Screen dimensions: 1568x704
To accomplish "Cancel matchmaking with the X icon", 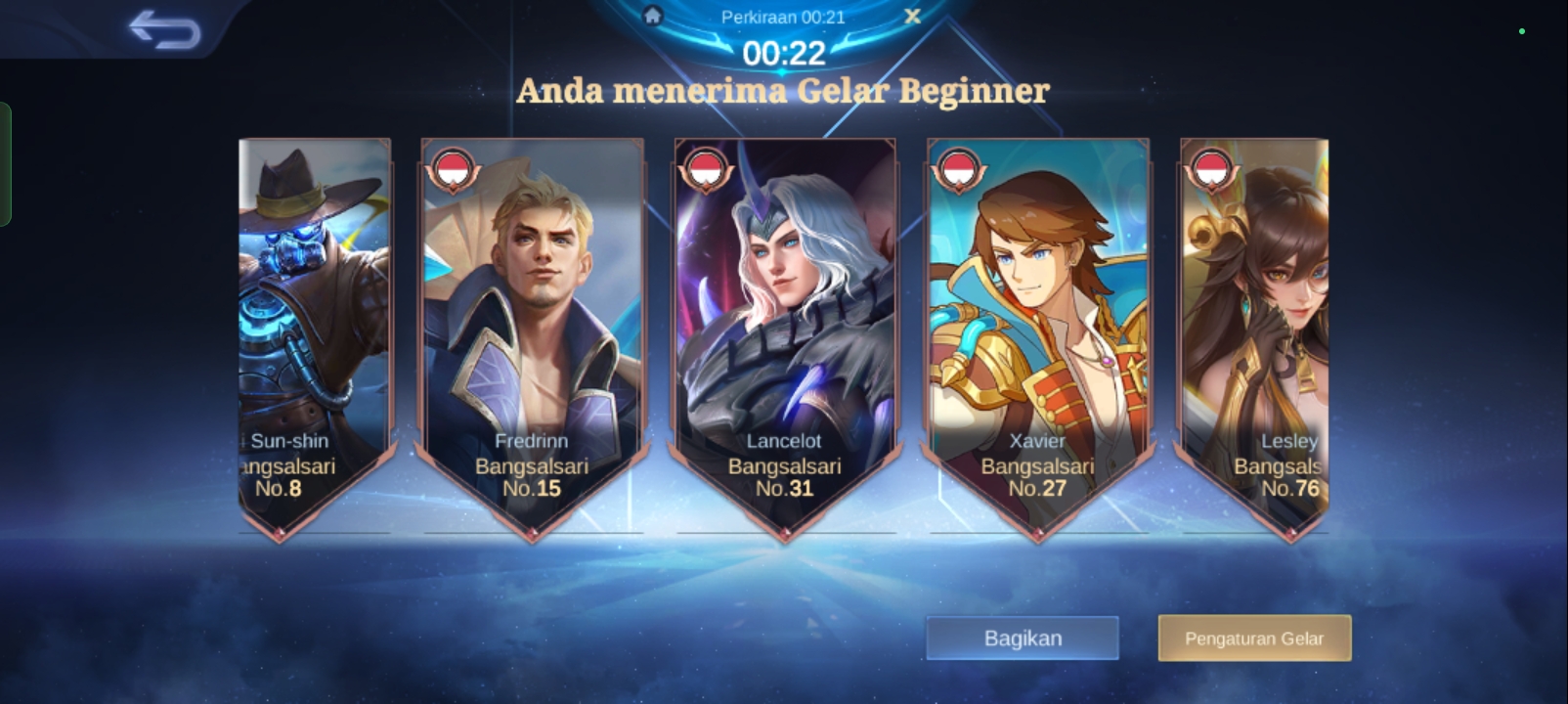I will (x=912, y=16).
